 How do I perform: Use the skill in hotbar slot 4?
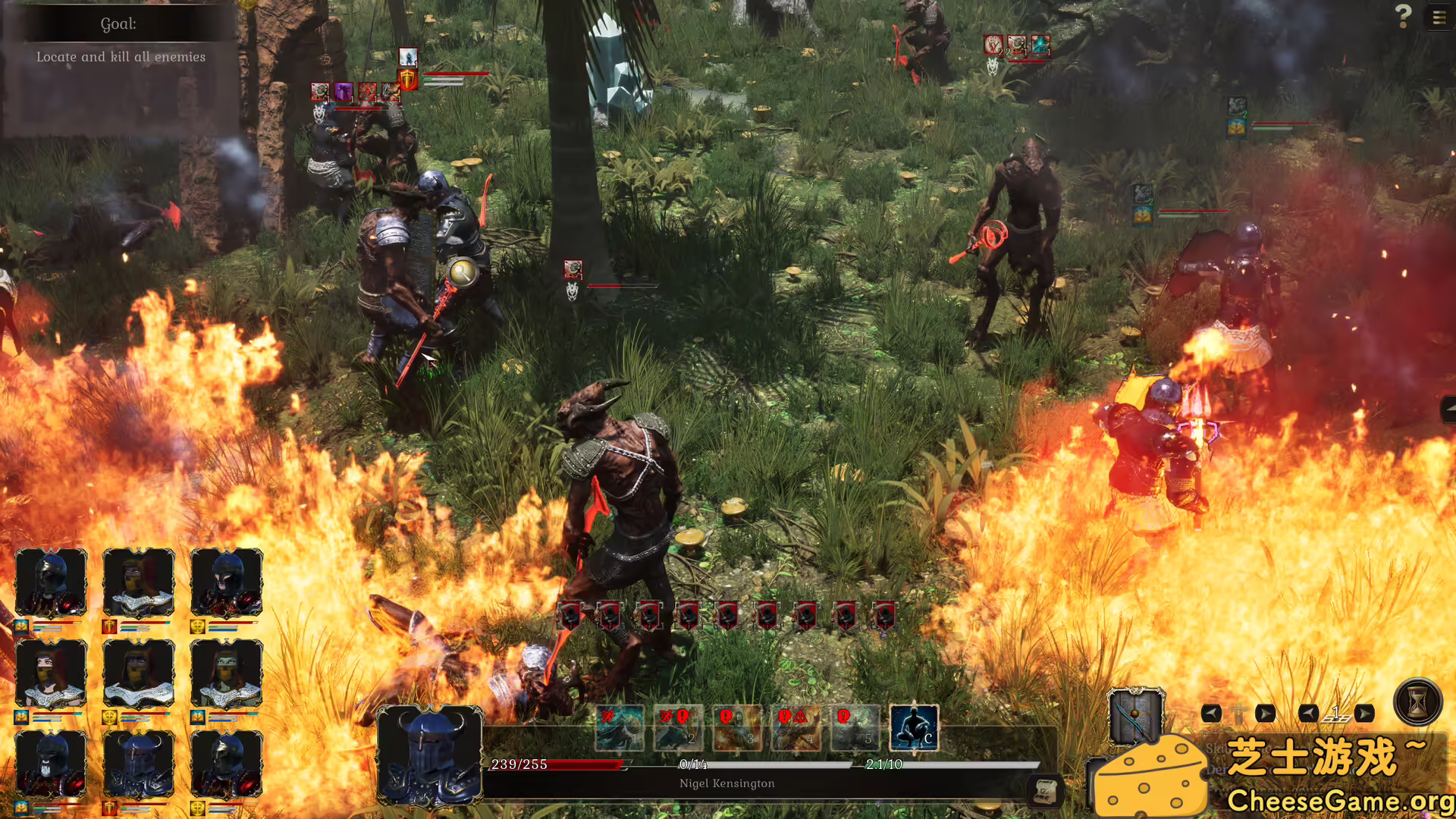796,728
